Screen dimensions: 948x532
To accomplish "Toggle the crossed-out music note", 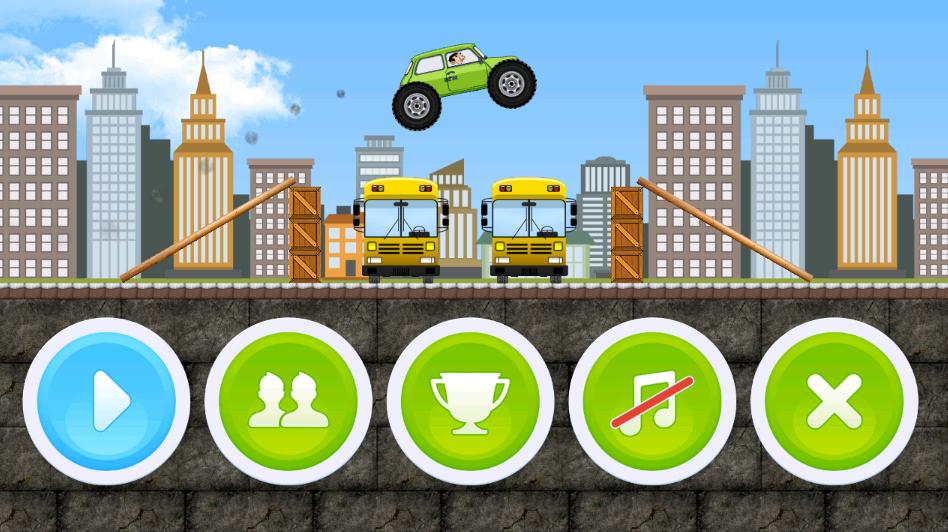I will [x=652, y=402].
